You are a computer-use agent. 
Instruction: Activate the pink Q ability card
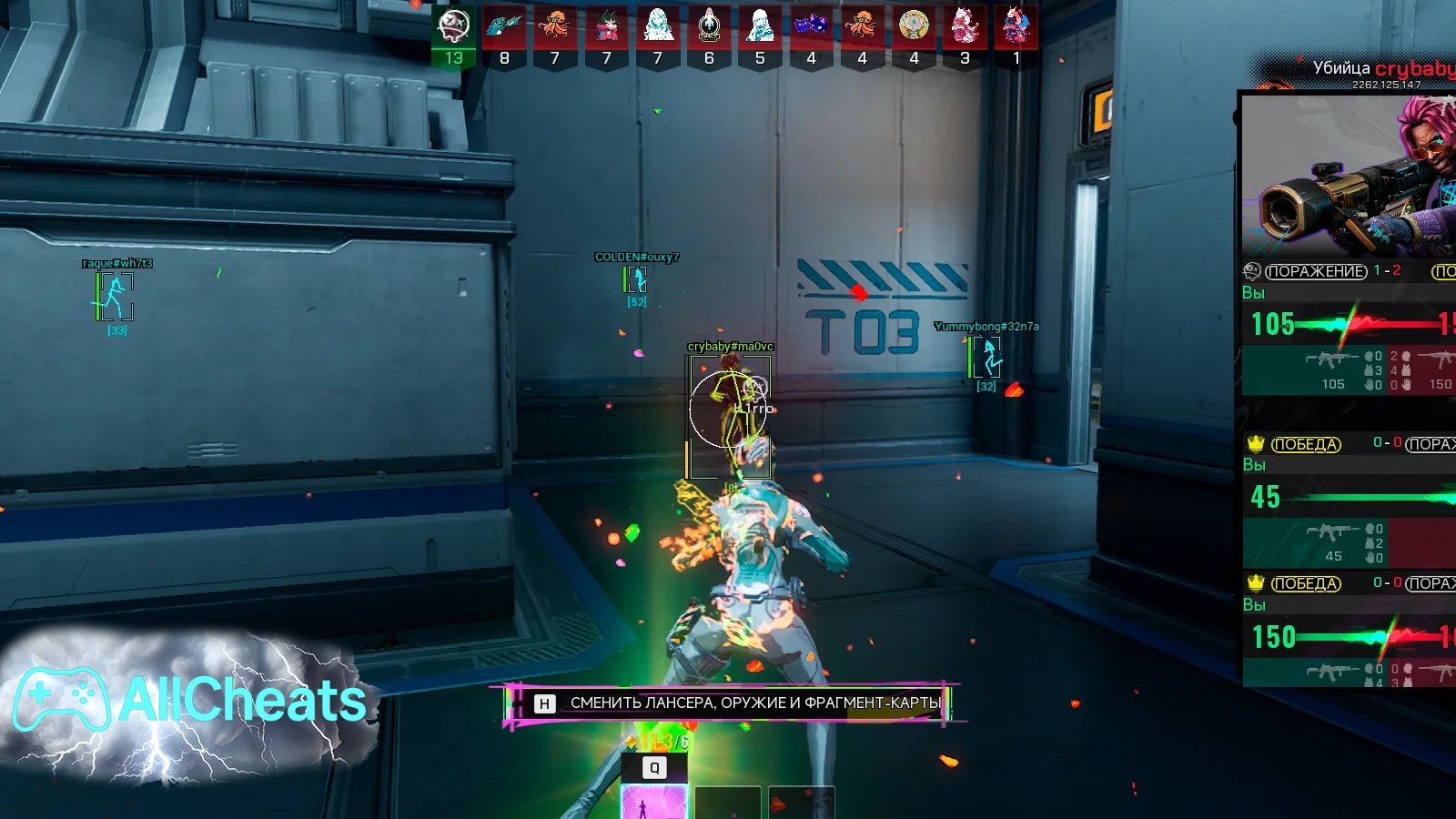pos(653,803)
